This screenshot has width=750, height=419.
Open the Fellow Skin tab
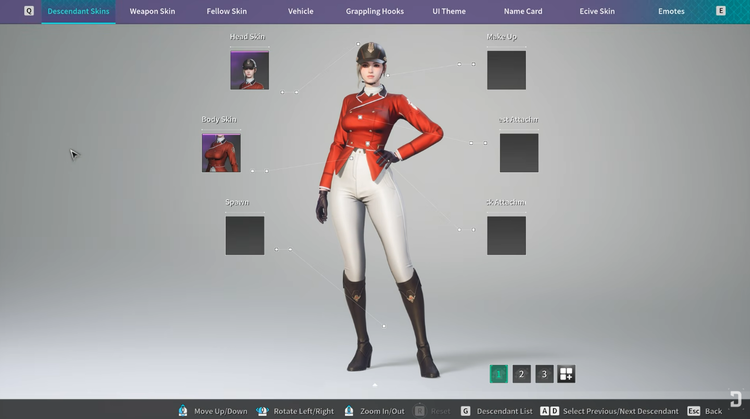(x=226, y=11)
